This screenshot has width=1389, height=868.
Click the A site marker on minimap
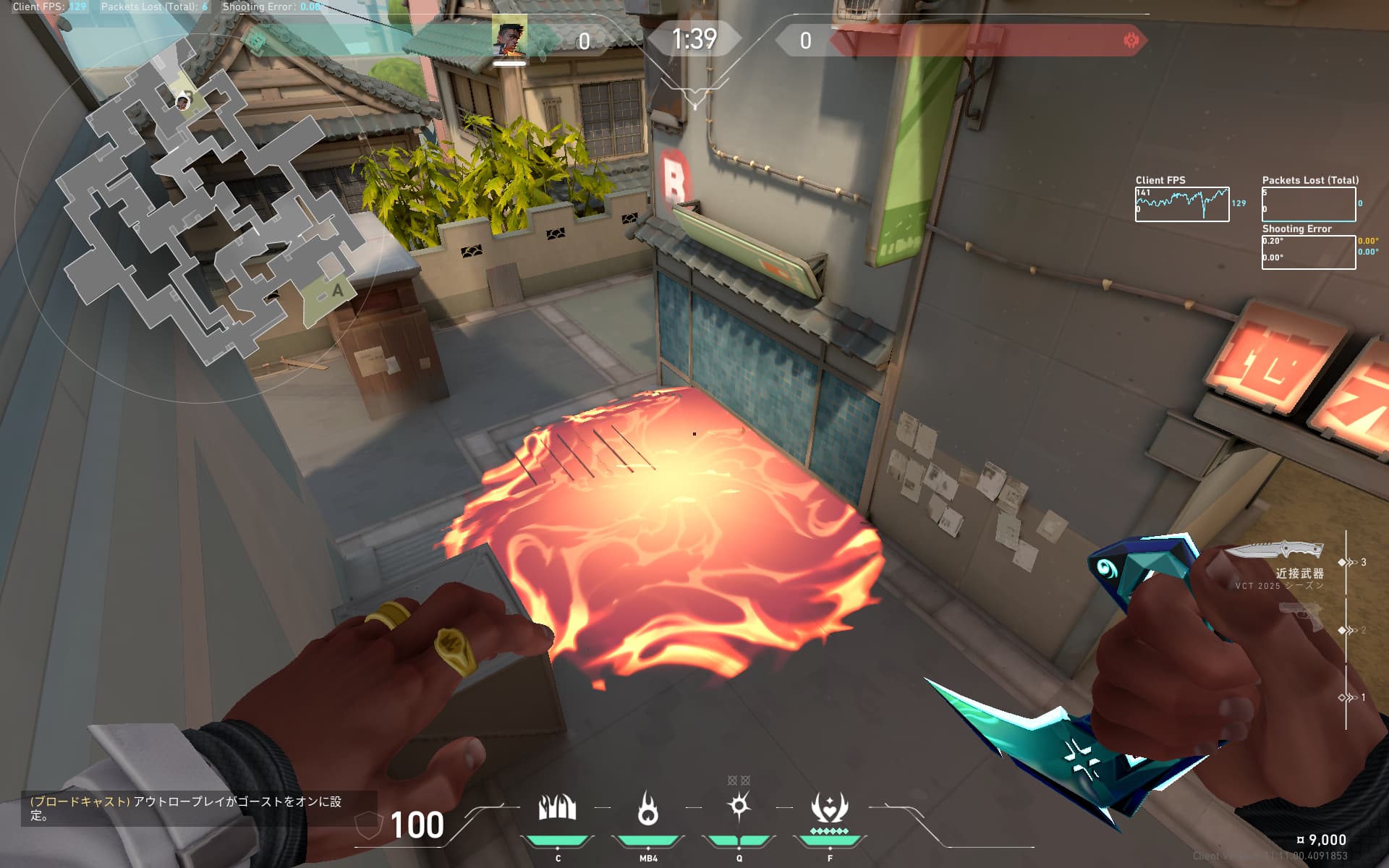[337, 291]
